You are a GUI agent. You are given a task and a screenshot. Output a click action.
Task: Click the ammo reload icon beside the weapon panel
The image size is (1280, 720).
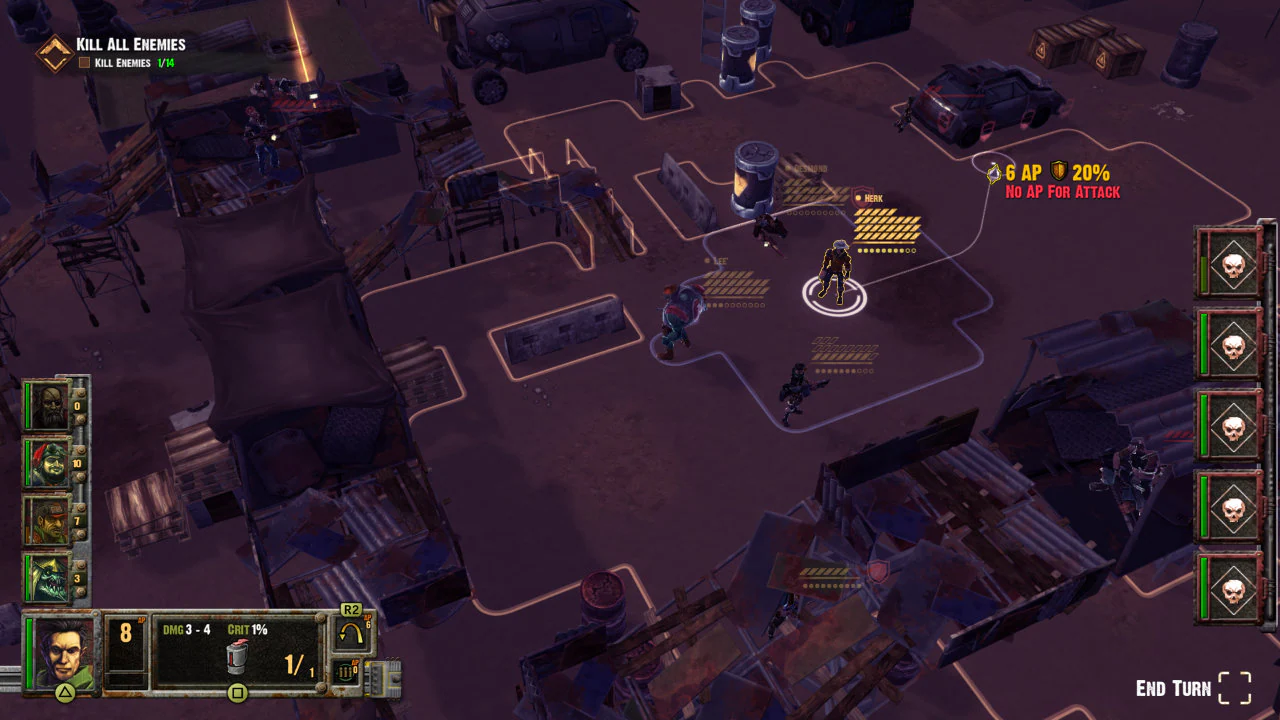tap(344, 671)
